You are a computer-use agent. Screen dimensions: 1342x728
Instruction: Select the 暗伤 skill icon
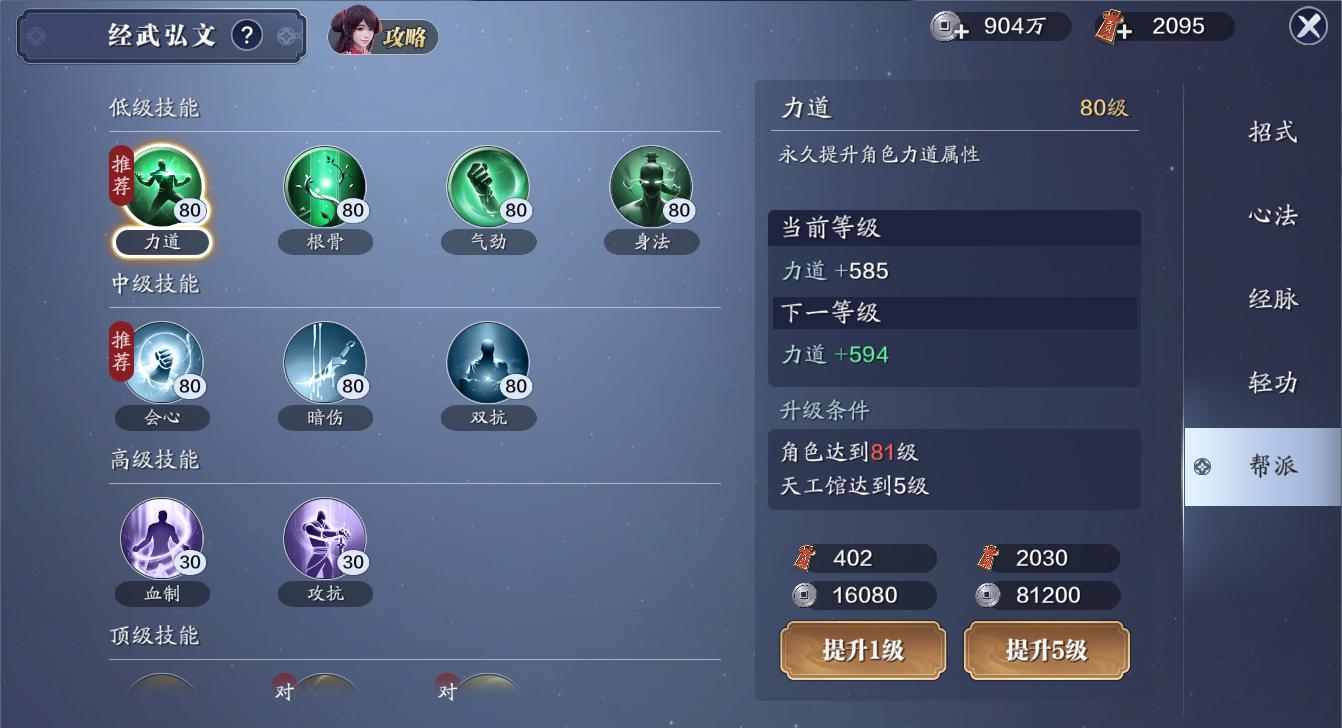tap(325, 362)
